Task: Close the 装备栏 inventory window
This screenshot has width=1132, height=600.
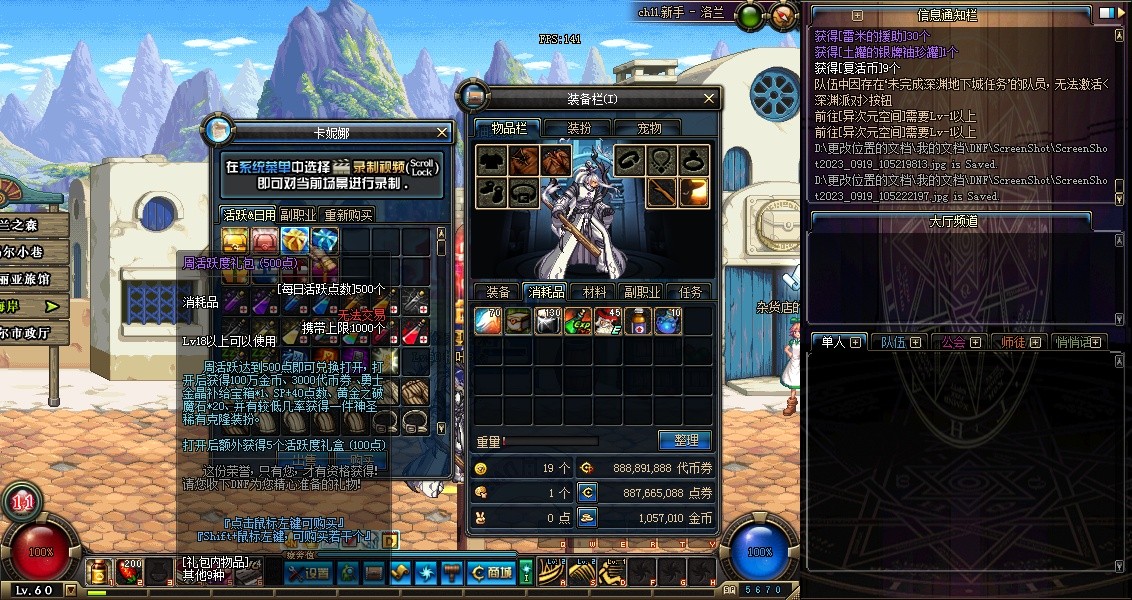Action: pos(709,98)
